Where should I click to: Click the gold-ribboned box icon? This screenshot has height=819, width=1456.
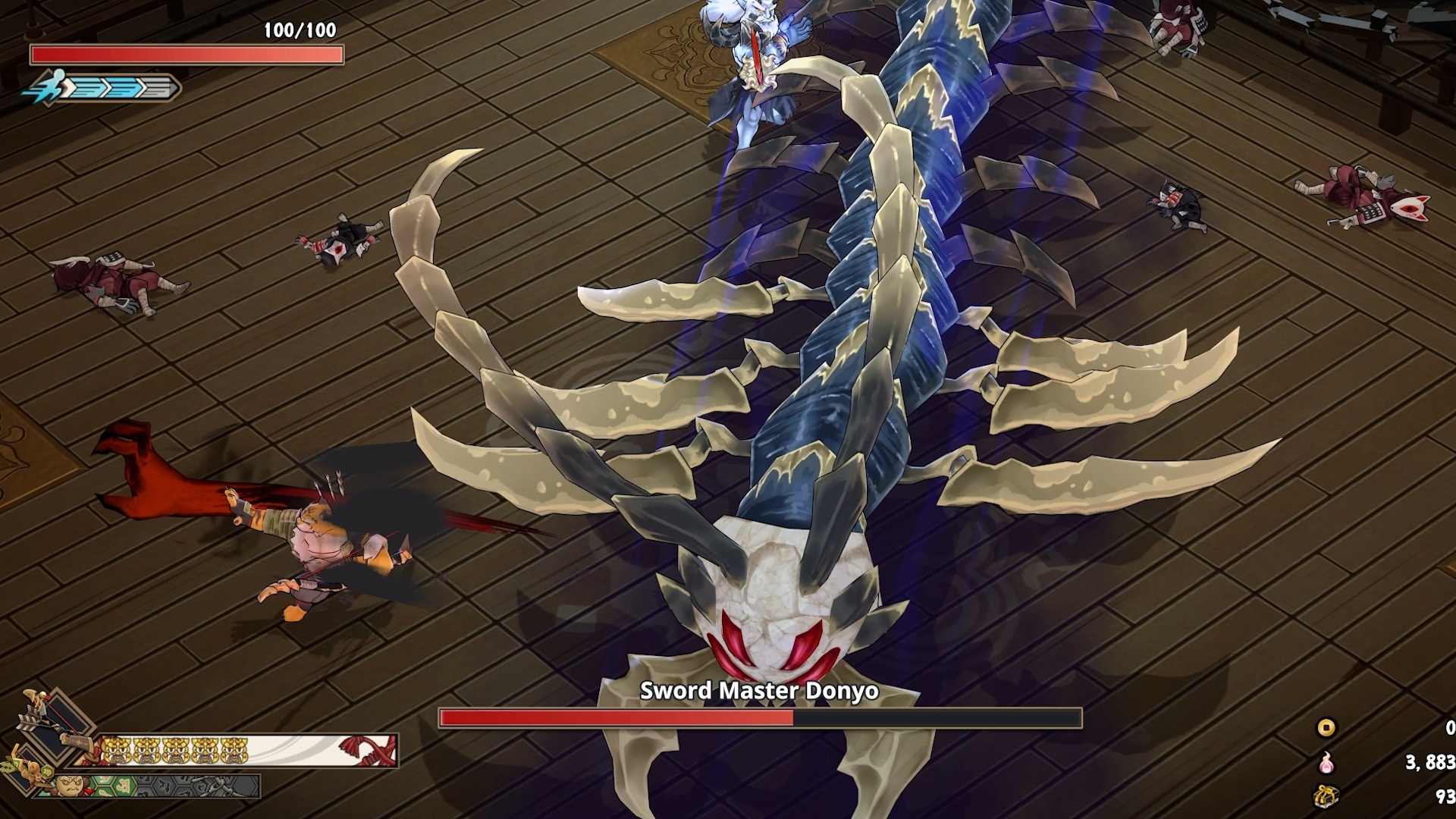(1326, 795)
